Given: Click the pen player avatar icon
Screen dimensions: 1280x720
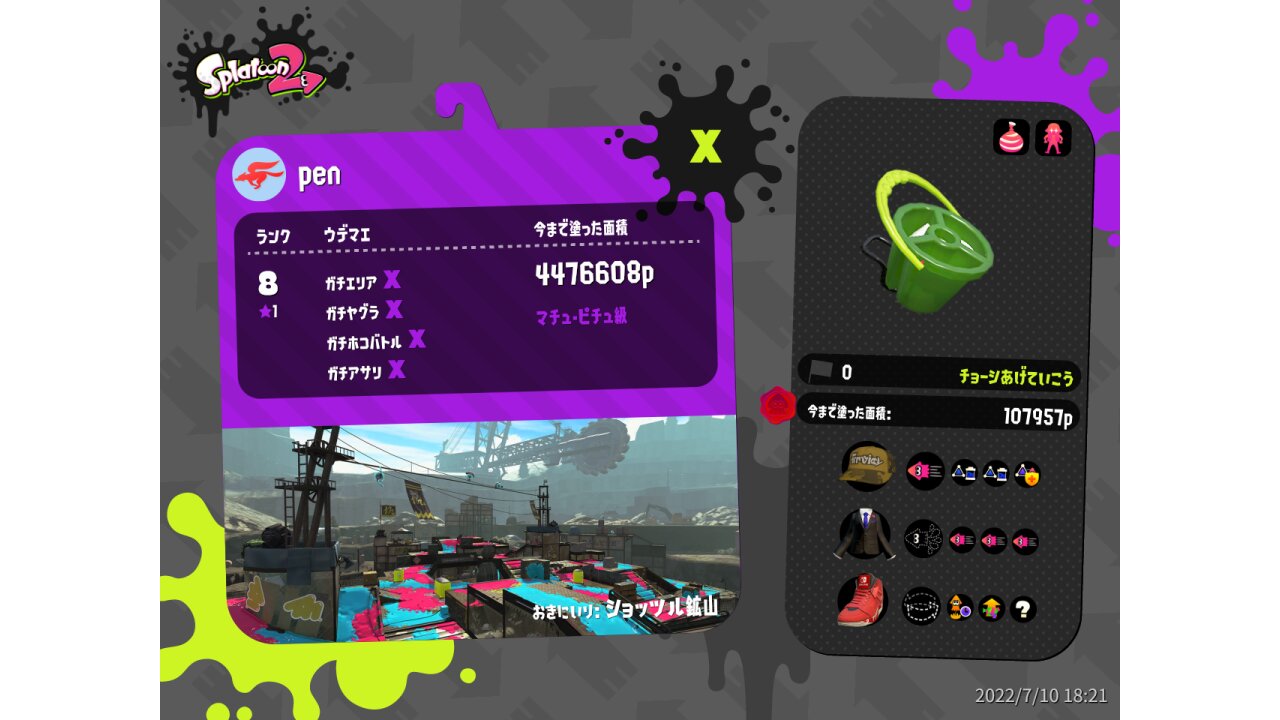Looking at the screenshot, I should pyautogui.click(x=259, y=175).
